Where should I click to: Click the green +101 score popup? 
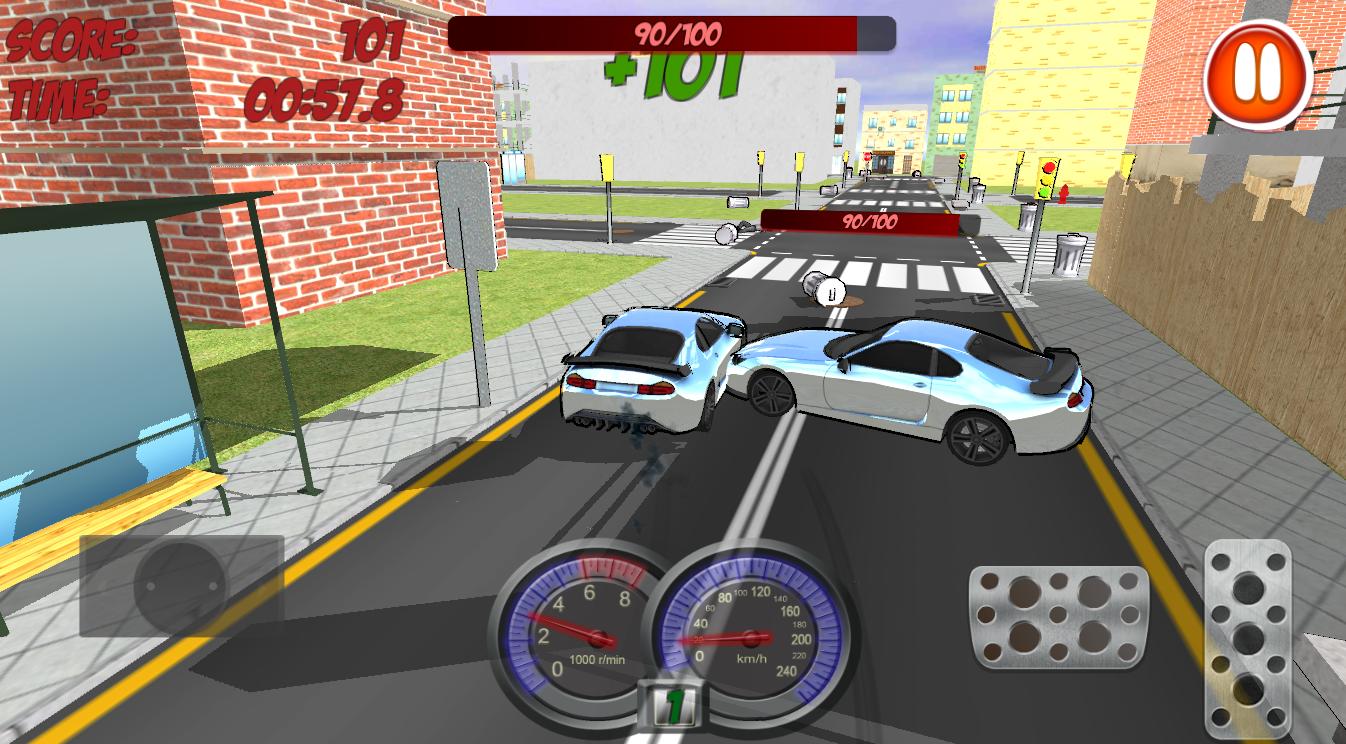pos(673,72)
